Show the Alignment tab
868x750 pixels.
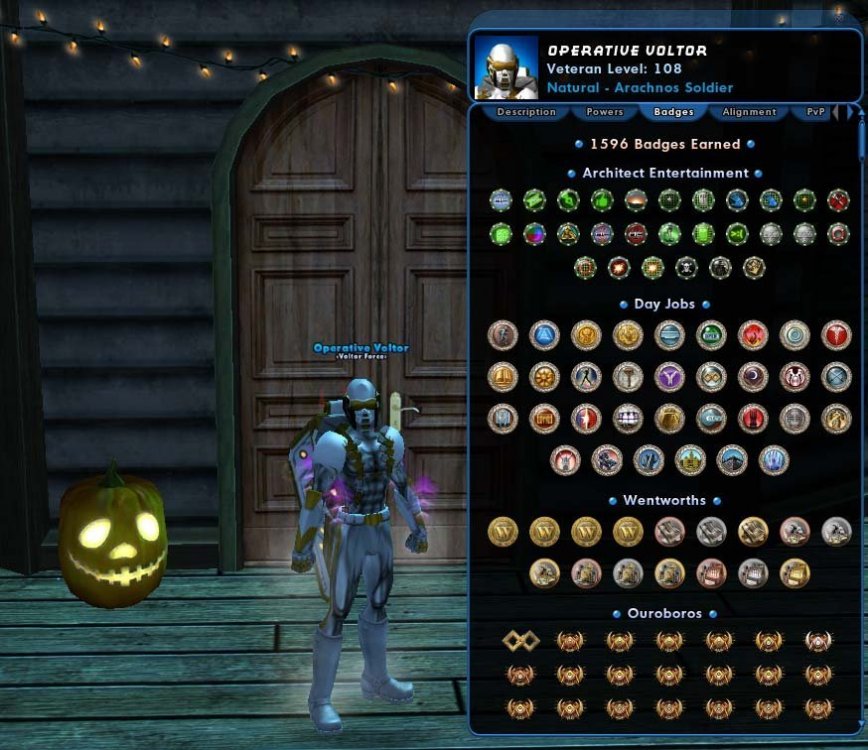pyautogui.click(x=749, y=112)
